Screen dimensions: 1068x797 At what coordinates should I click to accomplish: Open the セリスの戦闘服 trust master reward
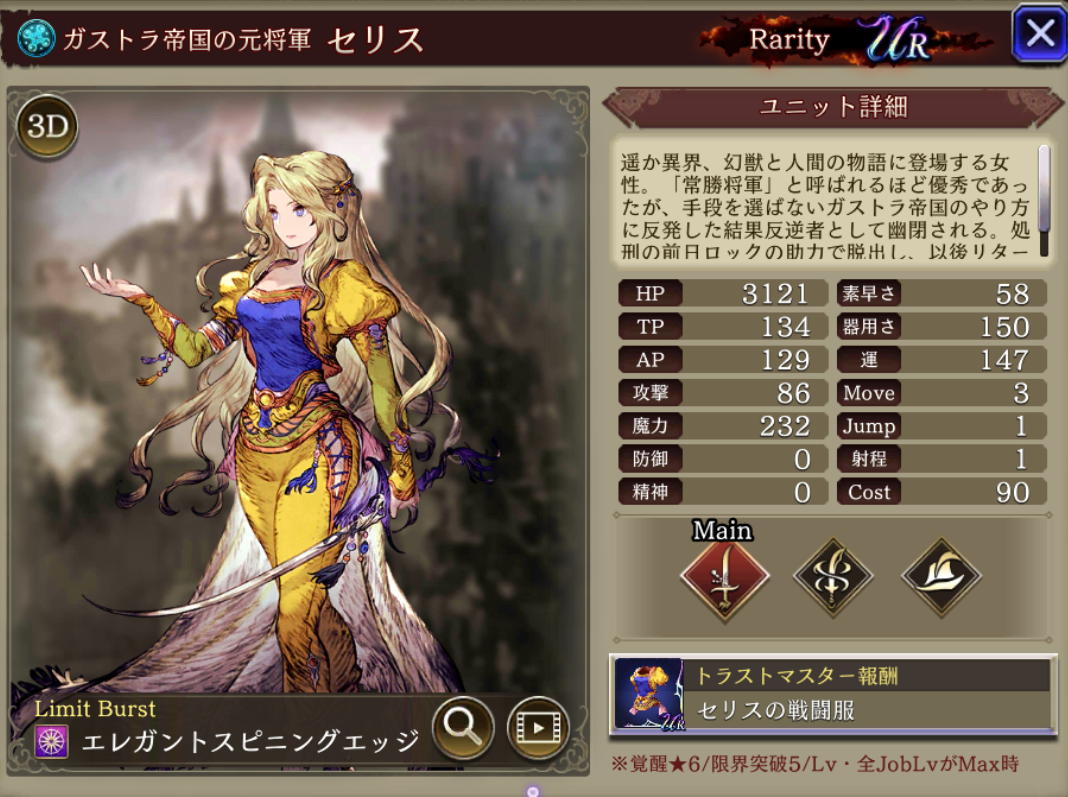(832, 693)
